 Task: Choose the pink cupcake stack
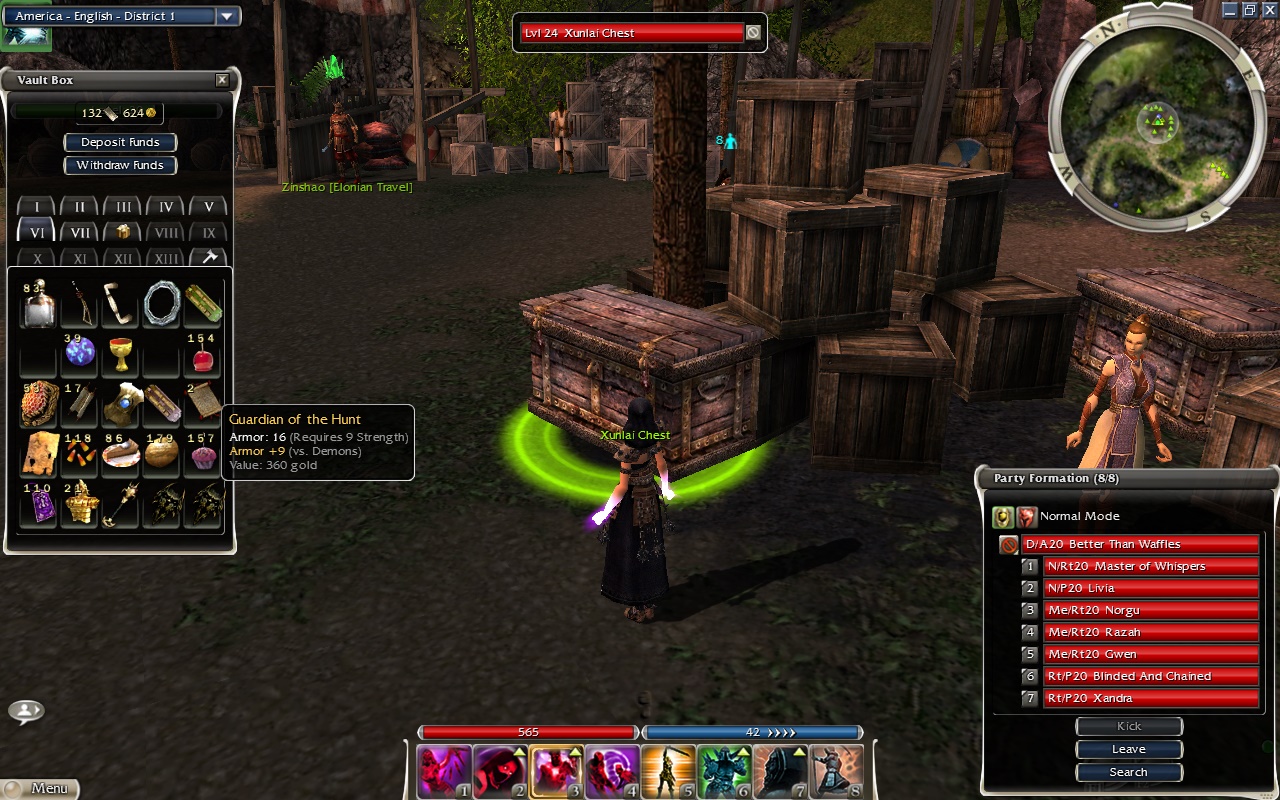pyautogui.click(x=203, y=456)
